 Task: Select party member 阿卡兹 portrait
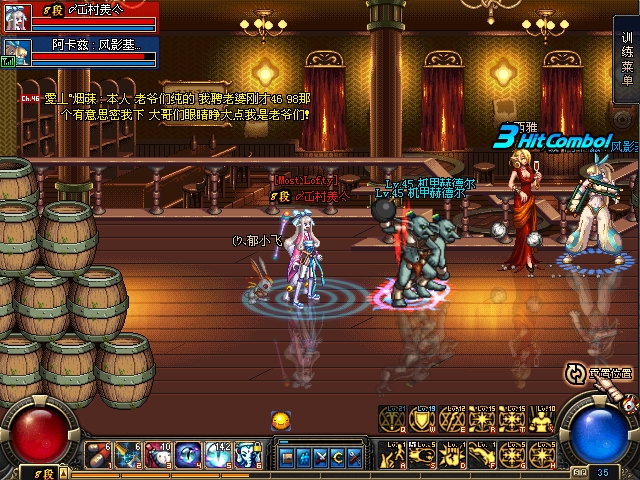(14, 51)
